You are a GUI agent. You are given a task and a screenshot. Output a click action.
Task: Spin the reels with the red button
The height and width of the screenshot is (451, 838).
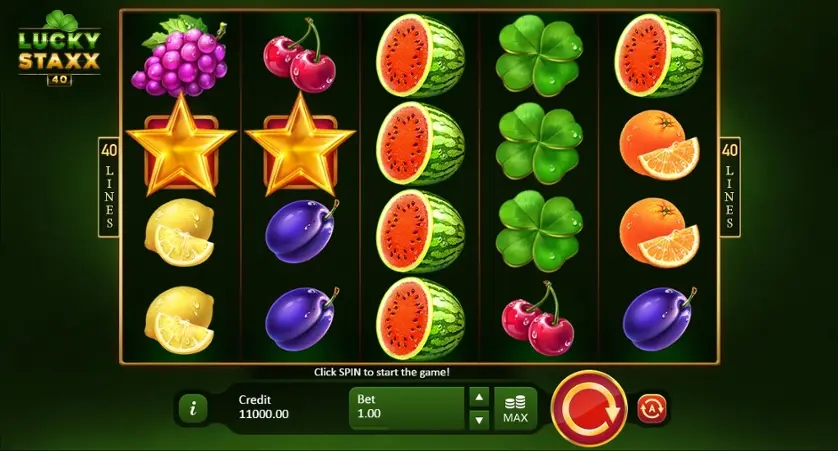click(589, 408)
